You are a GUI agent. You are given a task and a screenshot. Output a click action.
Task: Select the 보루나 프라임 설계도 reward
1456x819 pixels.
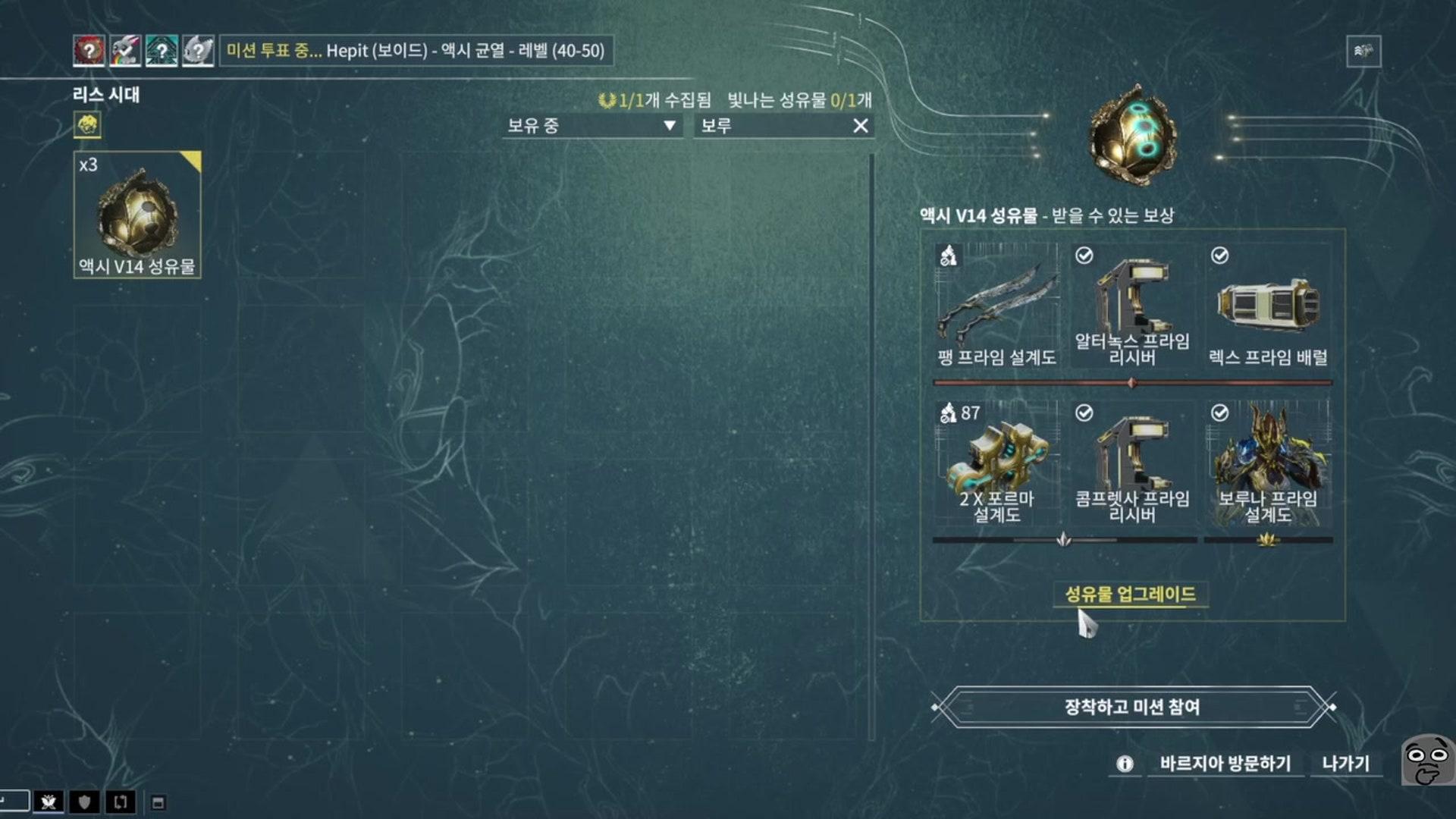click(1268, 464)
